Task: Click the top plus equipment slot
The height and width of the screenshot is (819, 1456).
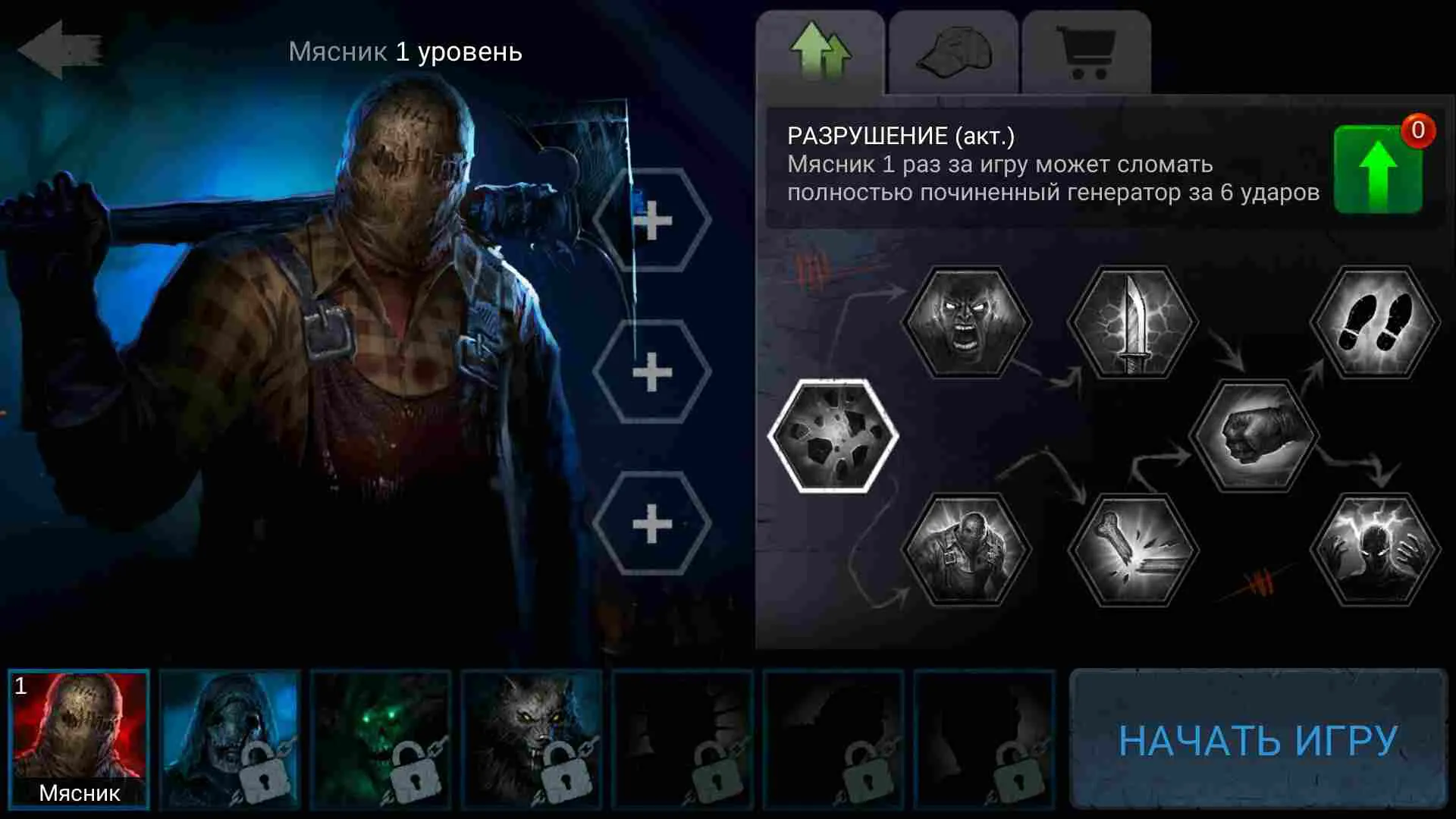Action: tap(654, 220)
